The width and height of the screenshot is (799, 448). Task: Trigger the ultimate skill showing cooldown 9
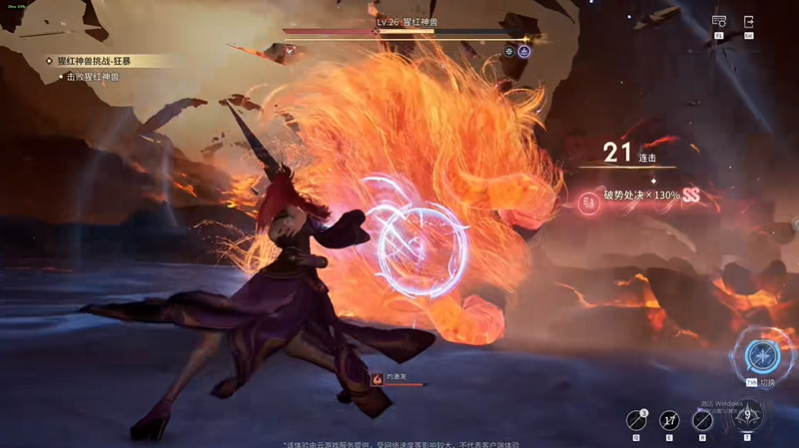pyautogui.click(x=746, y=415)
